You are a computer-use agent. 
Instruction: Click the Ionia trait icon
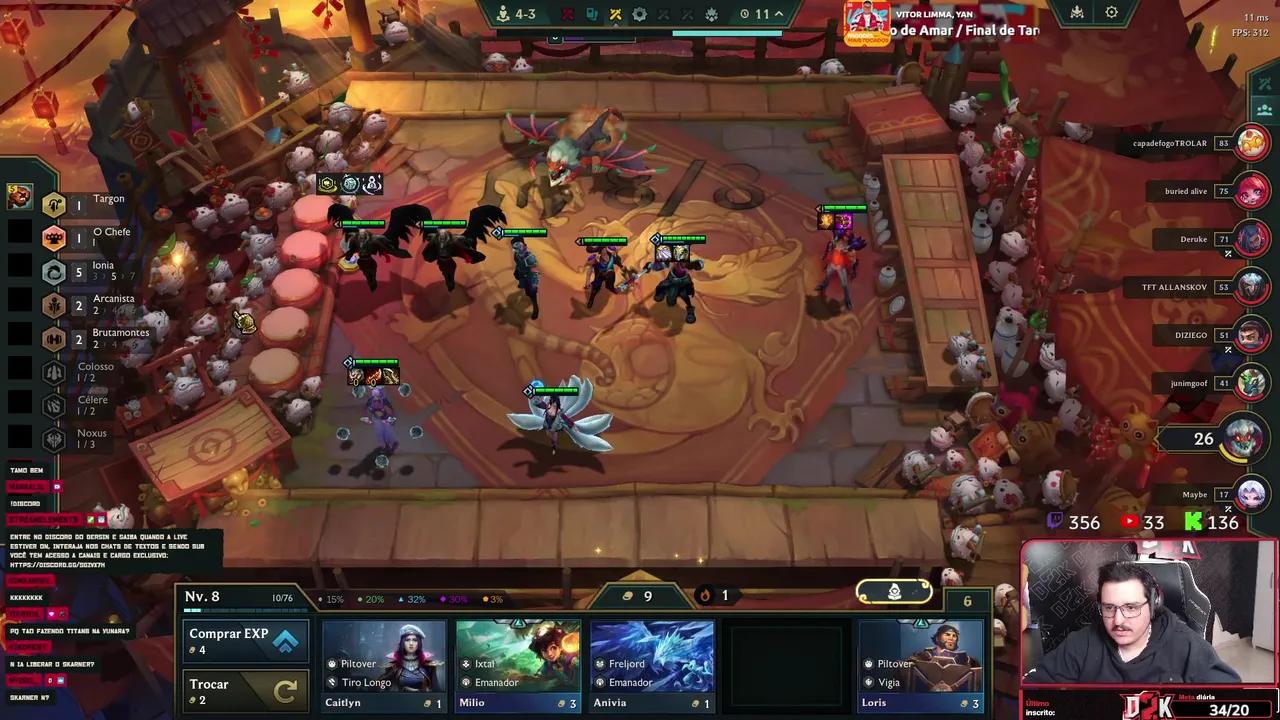pyautogui.click(x=54, y=271)
